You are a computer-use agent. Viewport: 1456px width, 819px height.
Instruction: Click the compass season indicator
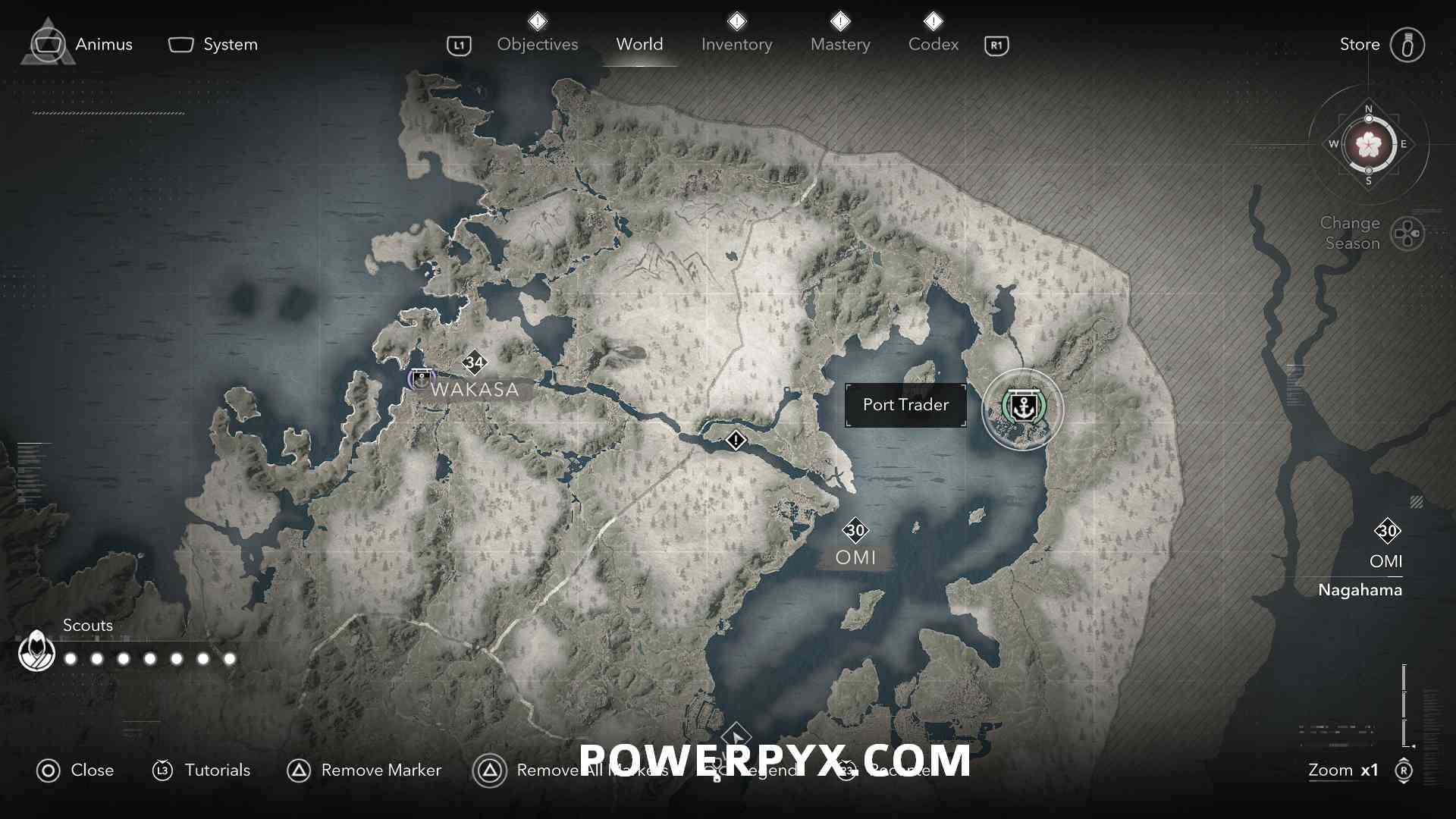click(x=1368, y=144)
